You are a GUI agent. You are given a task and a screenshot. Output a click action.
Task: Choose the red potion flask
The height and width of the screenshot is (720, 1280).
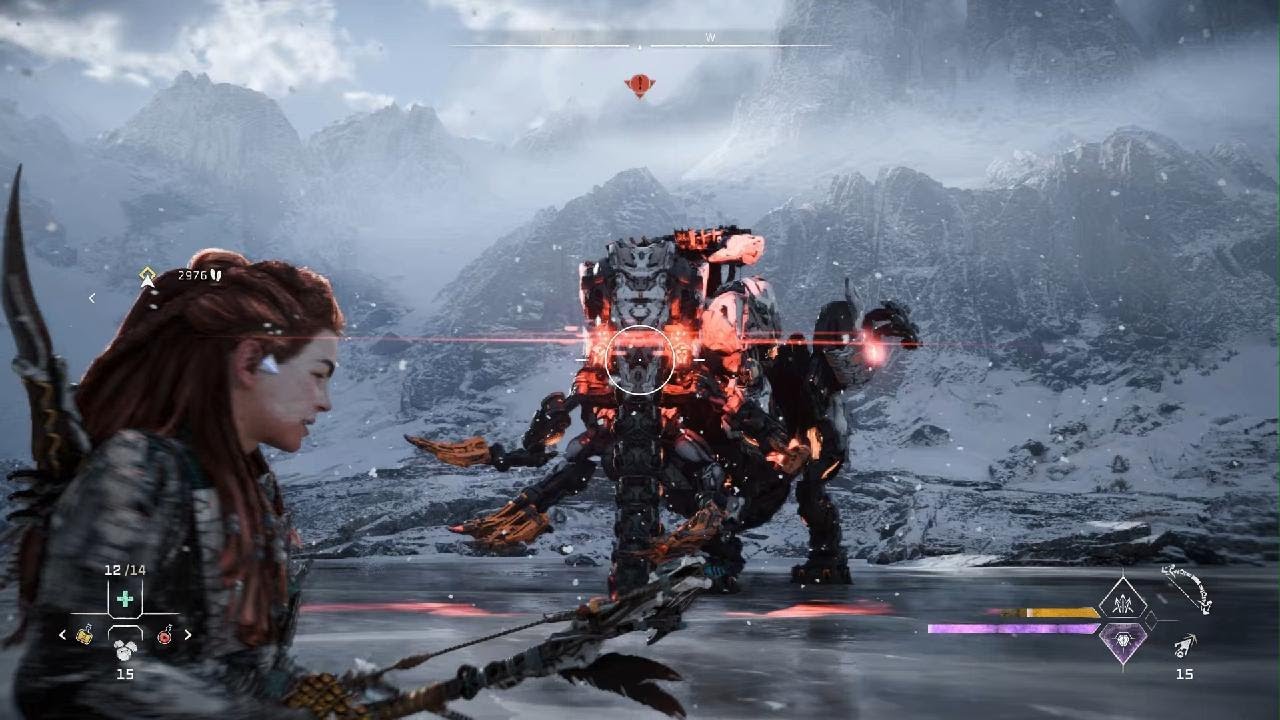click(164, 634)
